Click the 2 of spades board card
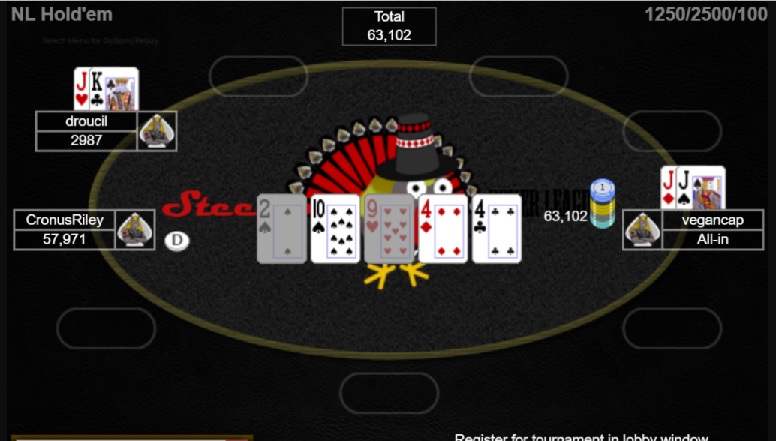 pos(281,229)
